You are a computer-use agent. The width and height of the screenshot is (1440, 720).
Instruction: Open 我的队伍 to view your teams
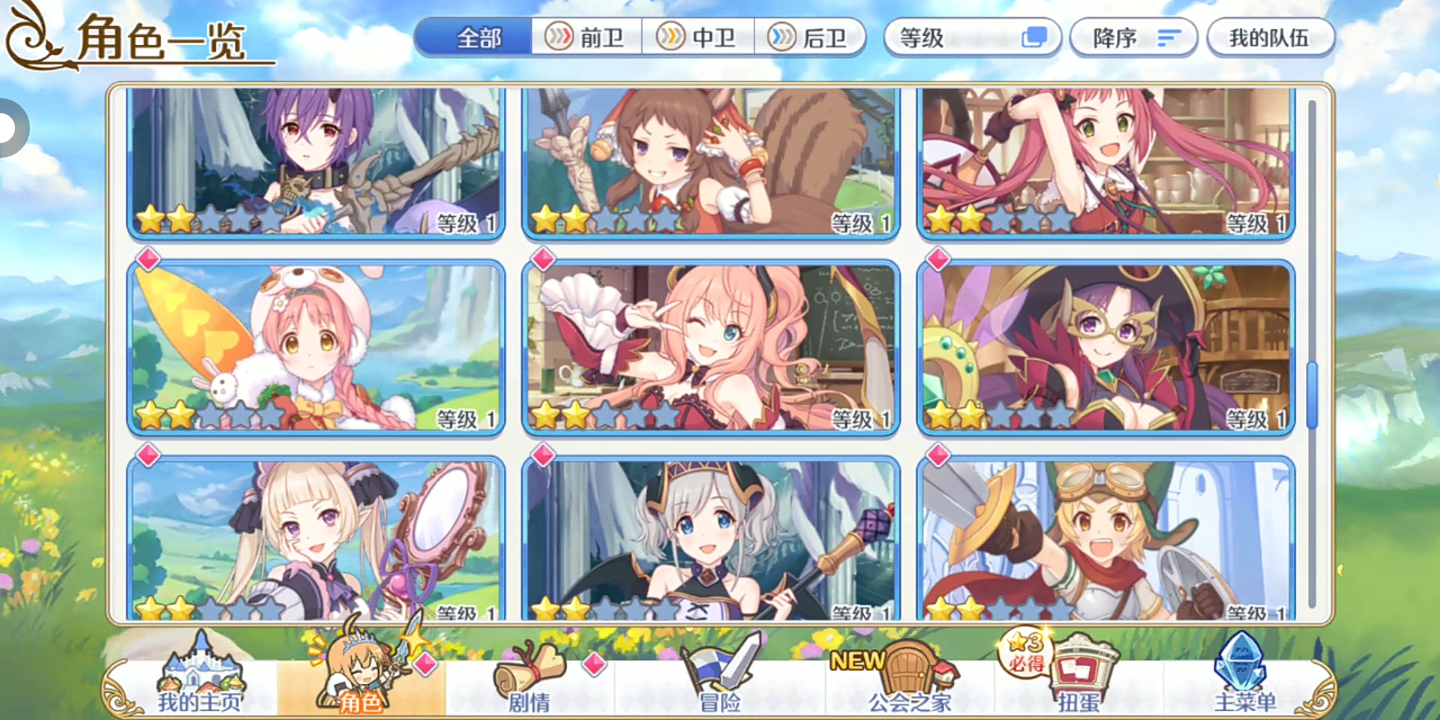(1270, 36)
